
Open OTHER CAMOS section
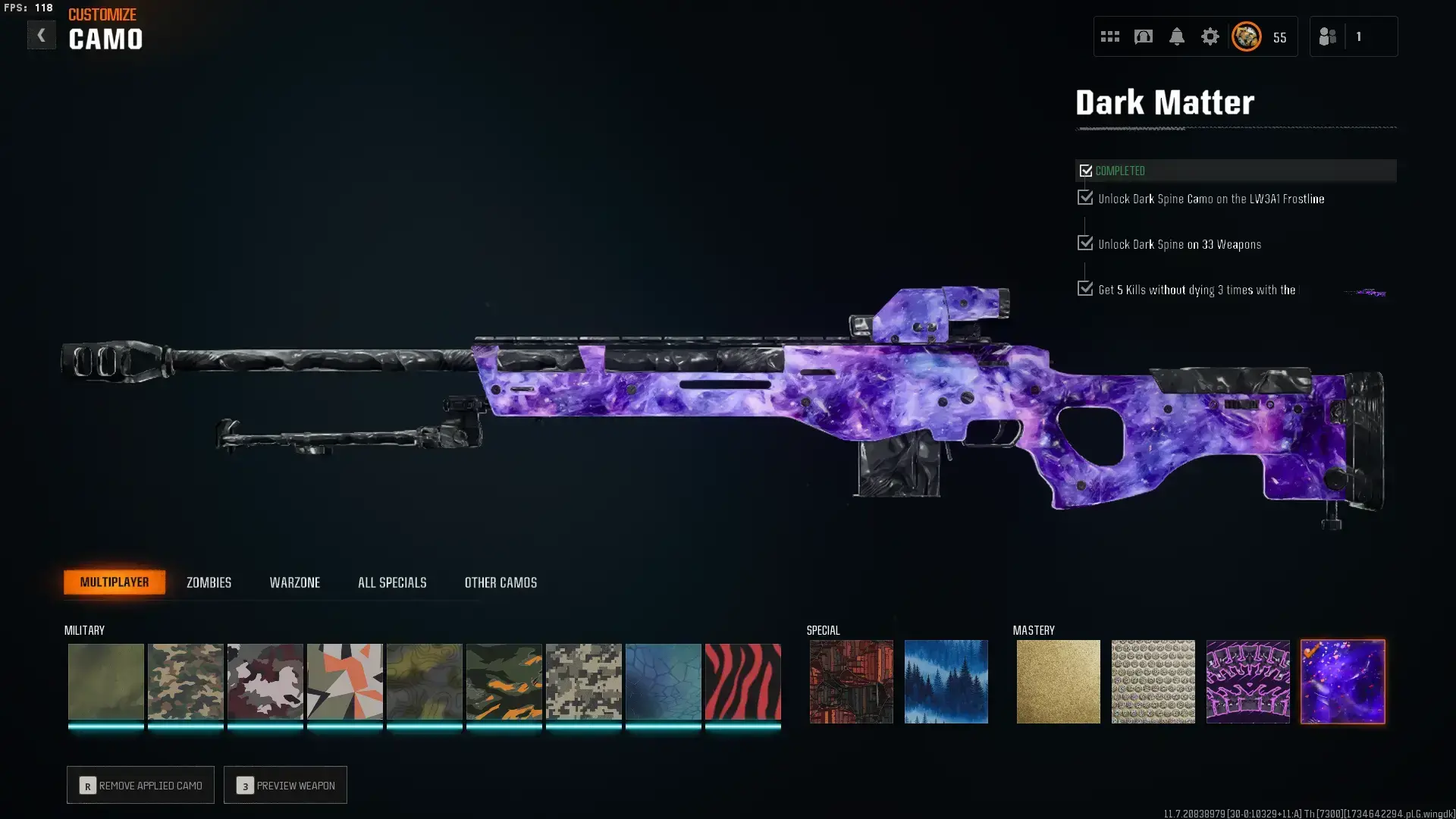tap(500, 582)
